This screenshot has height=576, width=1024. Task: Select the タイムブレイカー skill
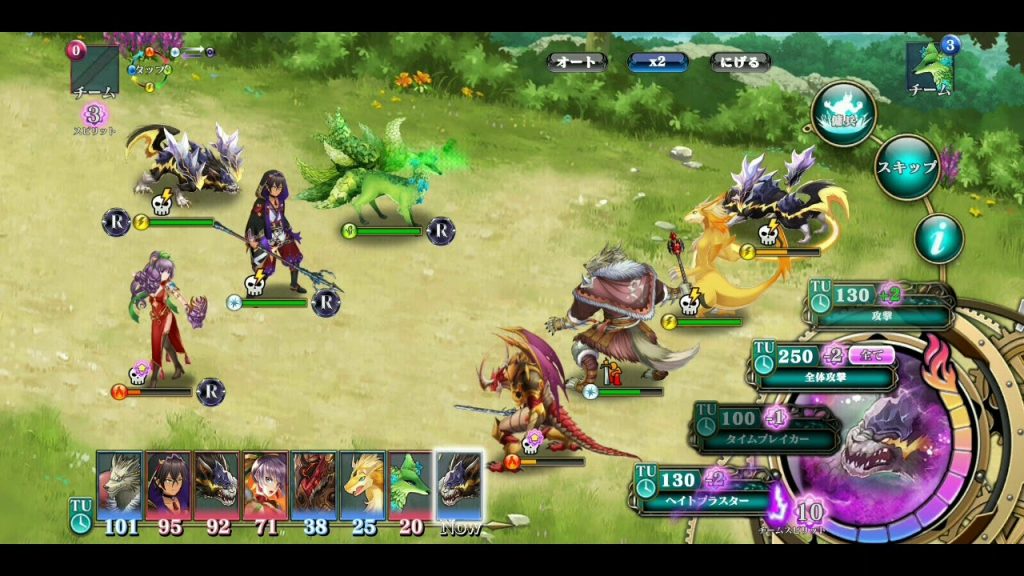point(765,427)
